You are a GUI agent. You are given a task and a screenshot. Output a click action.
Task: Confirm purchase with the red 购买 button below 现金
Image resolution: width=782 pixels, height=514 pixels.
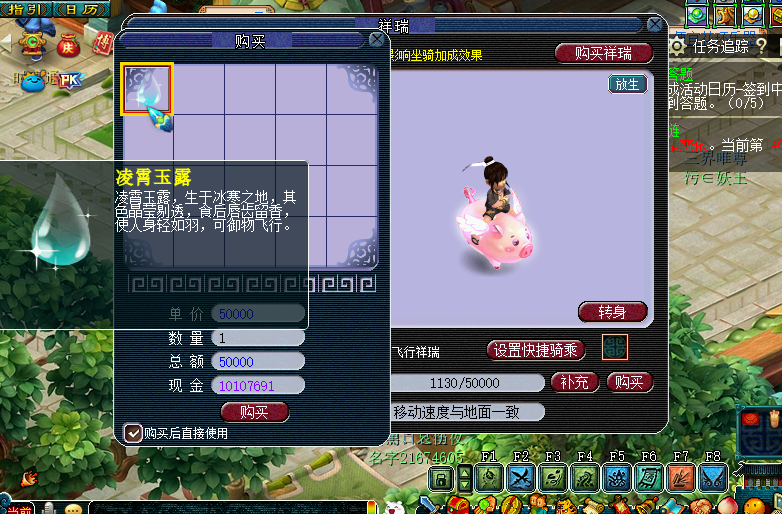(x=254, y=411)
